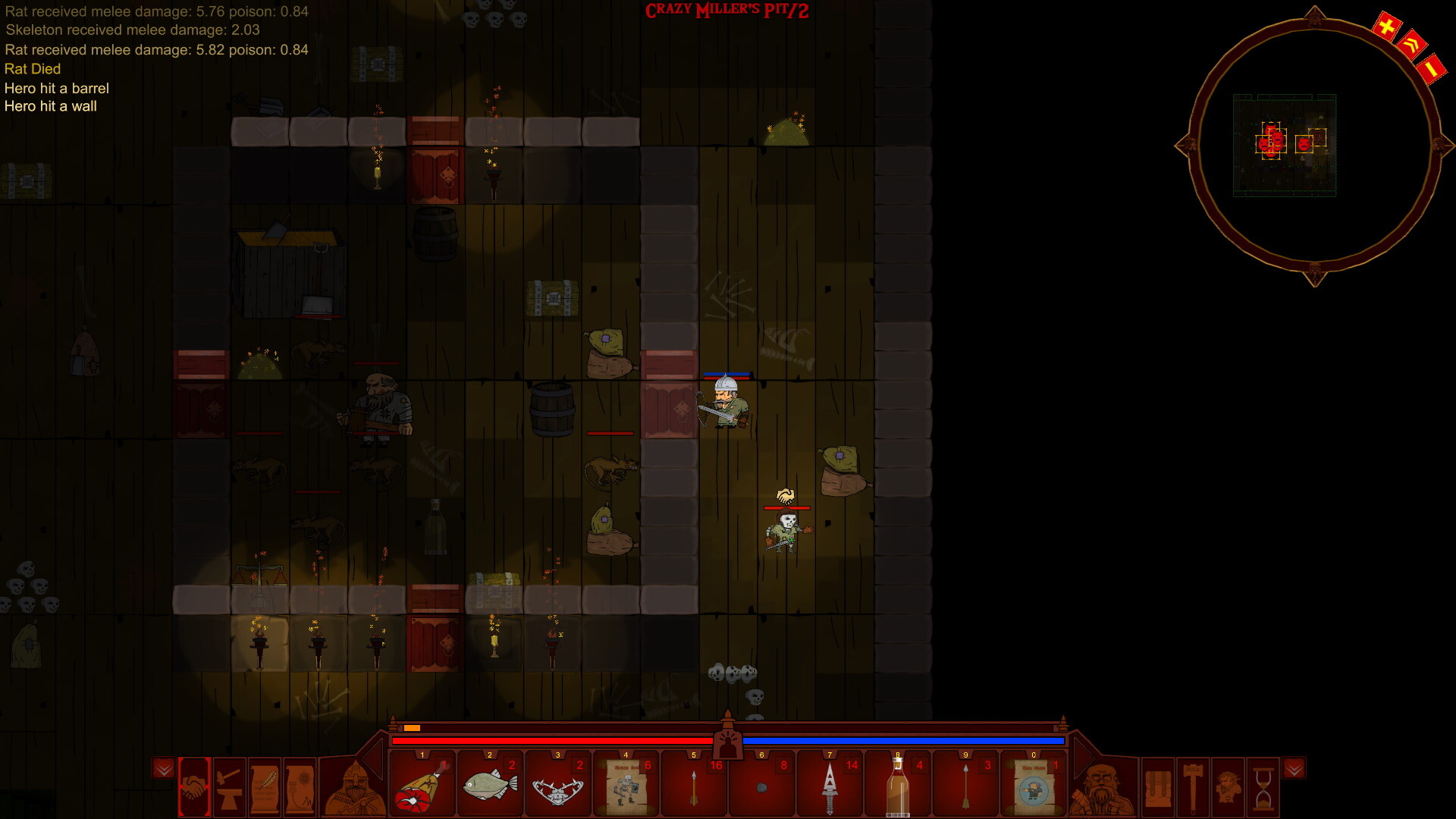This screenshot has height=819, width=1456.
Task: Open the map scroll icon
Action: tap(298, 787)
